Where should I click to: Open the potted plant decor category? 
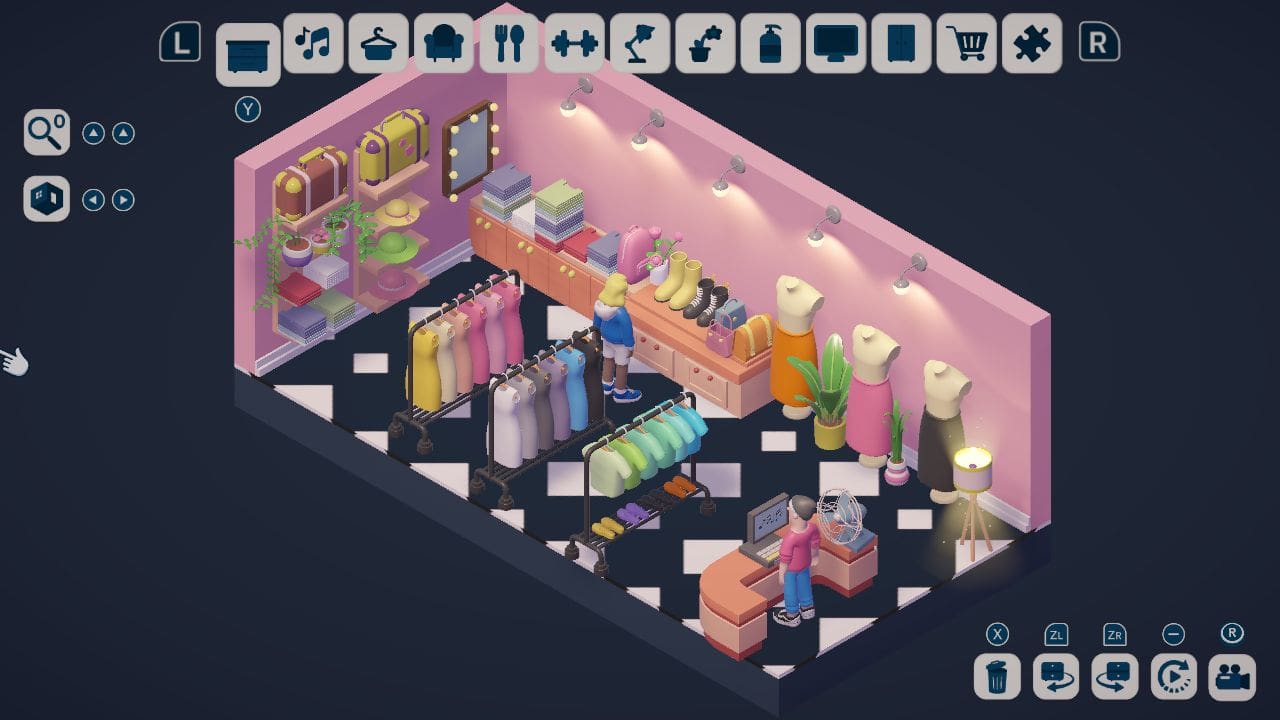[x=705, y=44]
